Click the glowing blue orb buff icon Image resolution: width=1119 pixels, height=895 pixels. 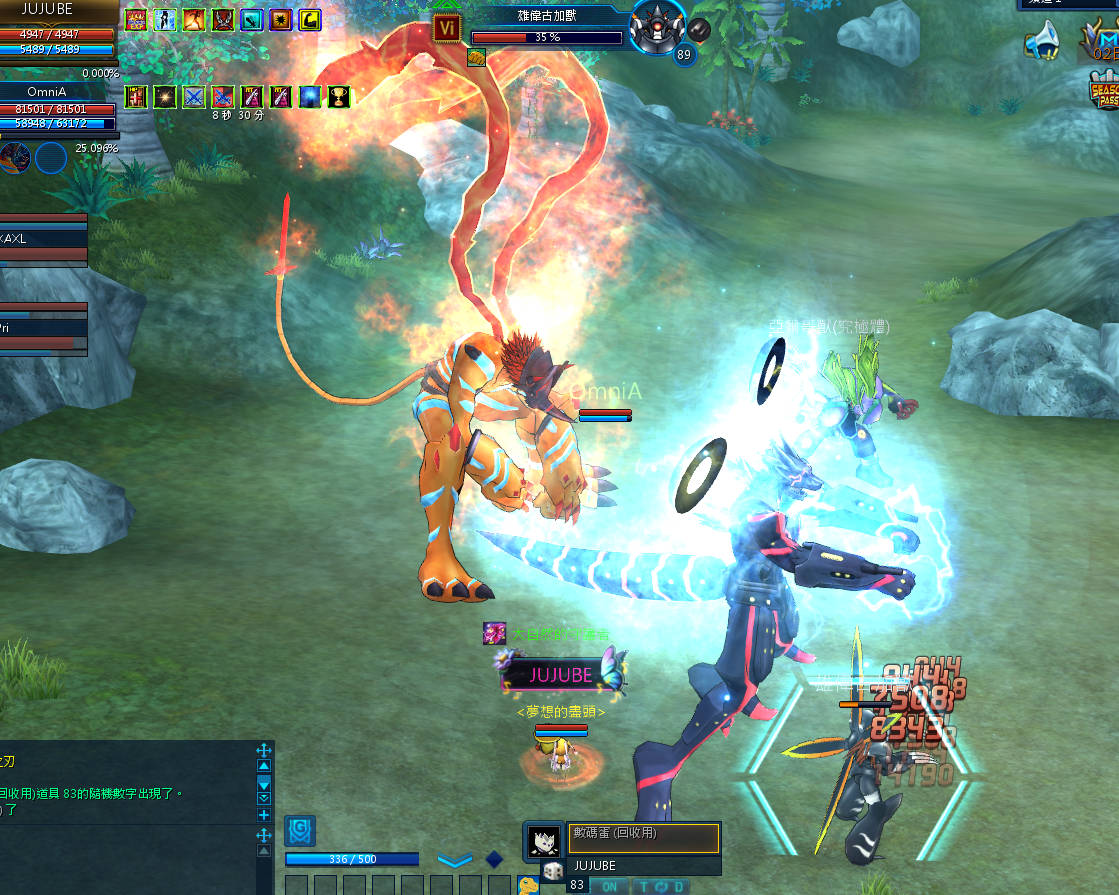point(310,97)
